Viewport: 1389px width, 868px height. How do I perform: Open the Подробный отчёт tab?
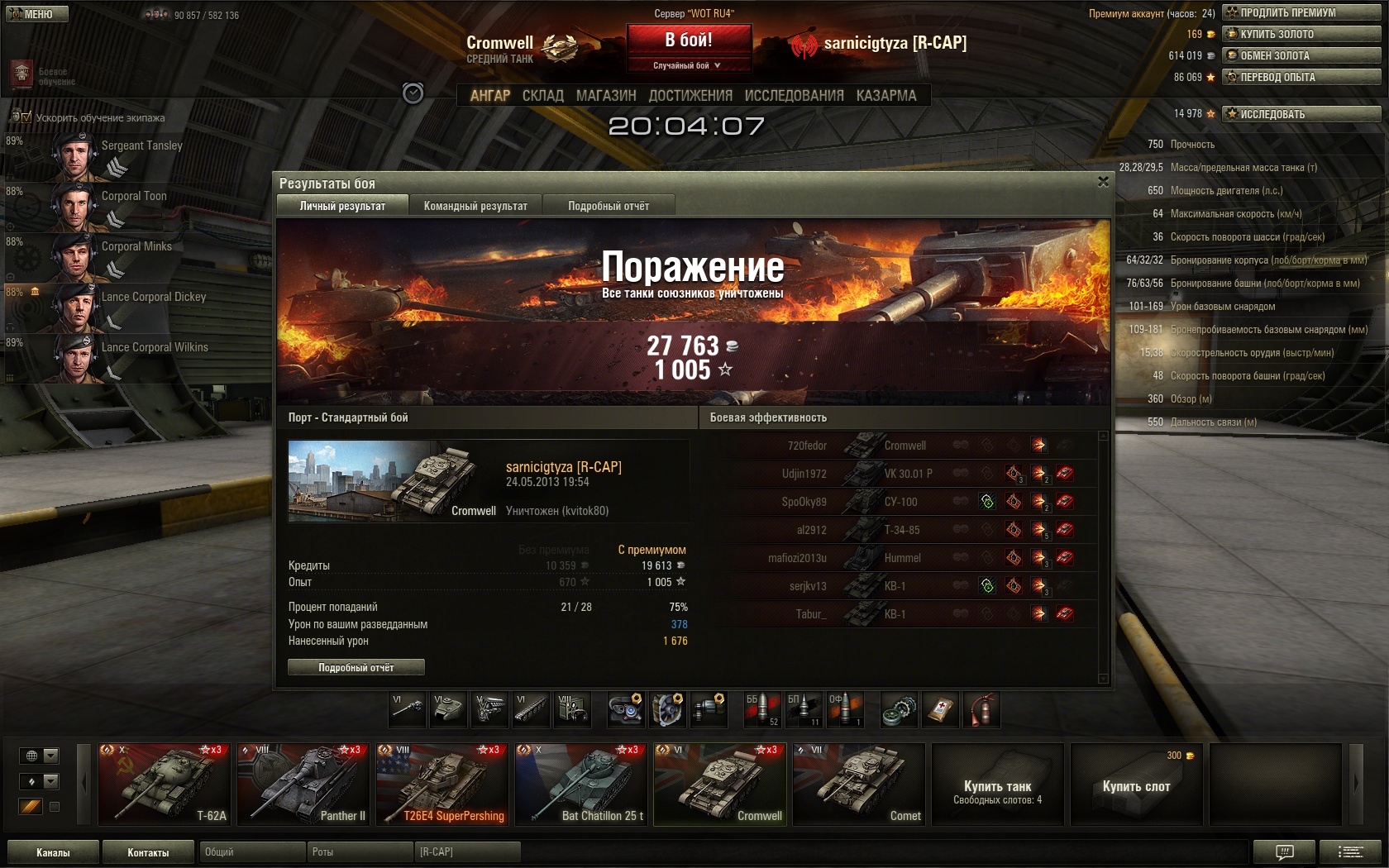[x=609, y=206]
